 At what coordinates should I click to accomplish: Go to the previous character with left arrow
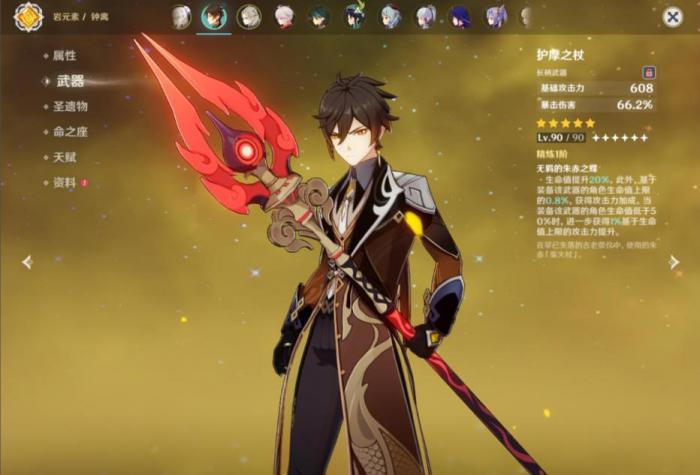(27, 262)
